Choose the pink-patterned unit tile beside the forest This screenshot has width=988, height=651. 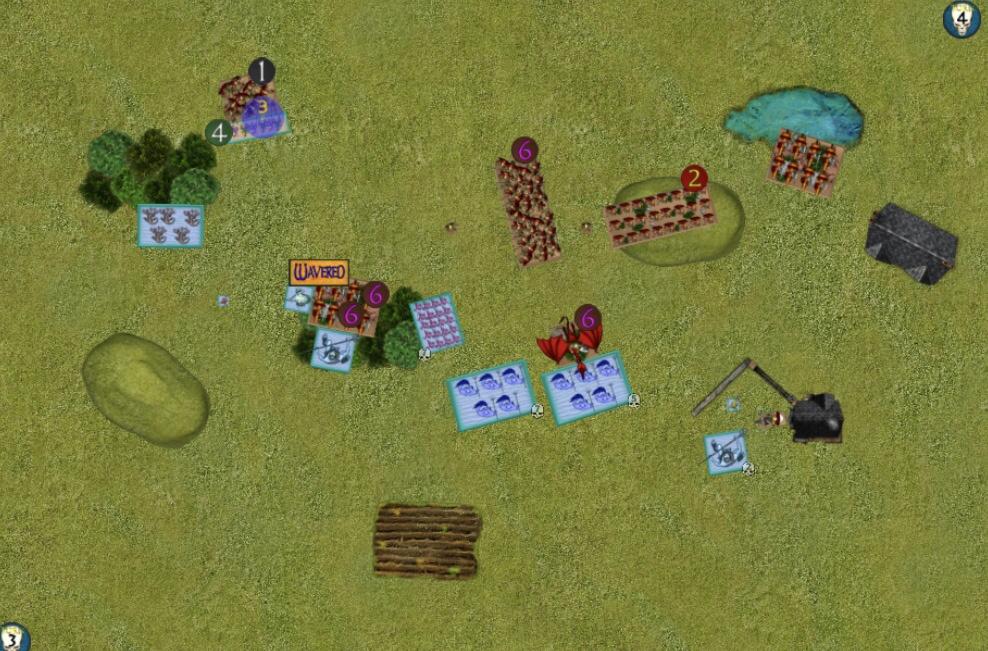(436, 322)
